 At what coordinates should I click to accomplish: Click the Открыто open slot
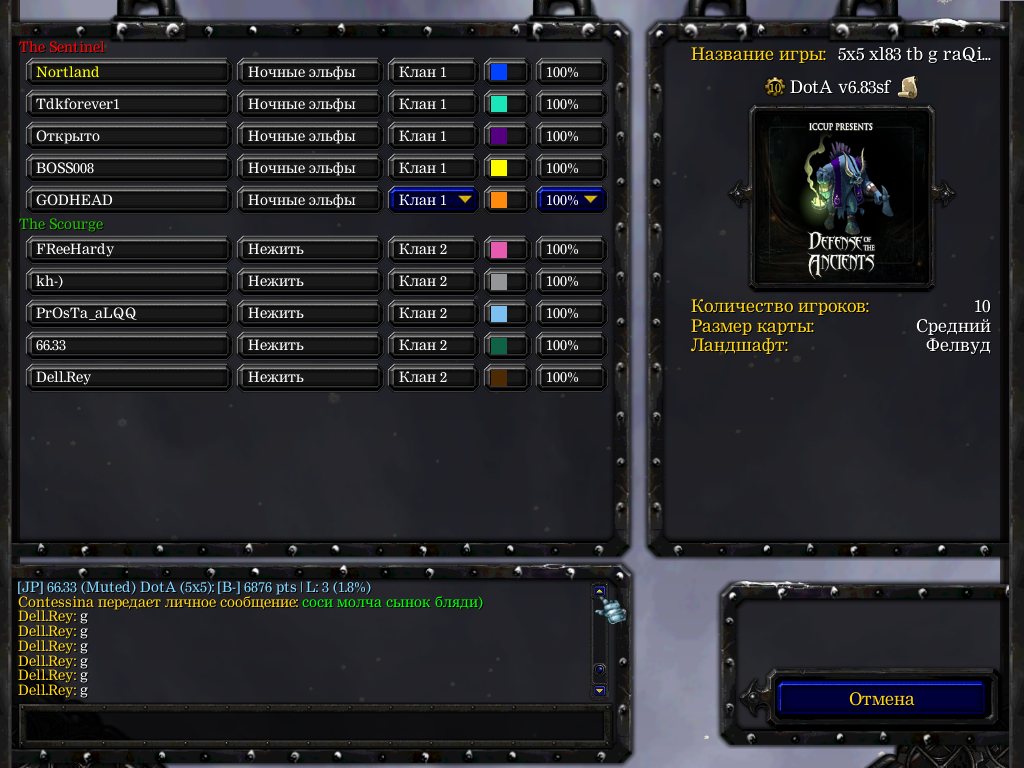pyautogui.click(x=129, y=136)
